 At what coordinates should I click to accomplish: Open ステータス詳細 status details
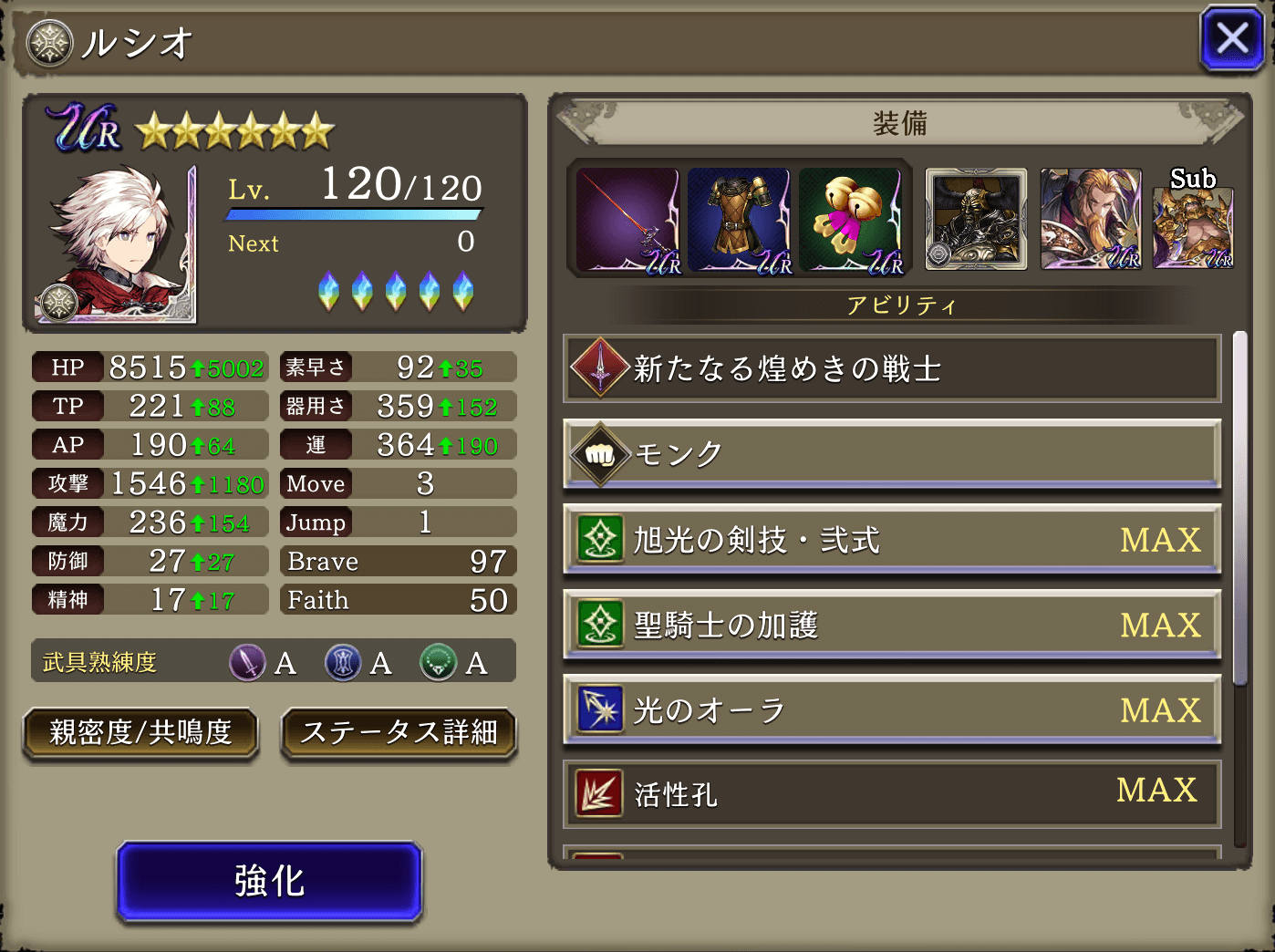coord(399,734)
